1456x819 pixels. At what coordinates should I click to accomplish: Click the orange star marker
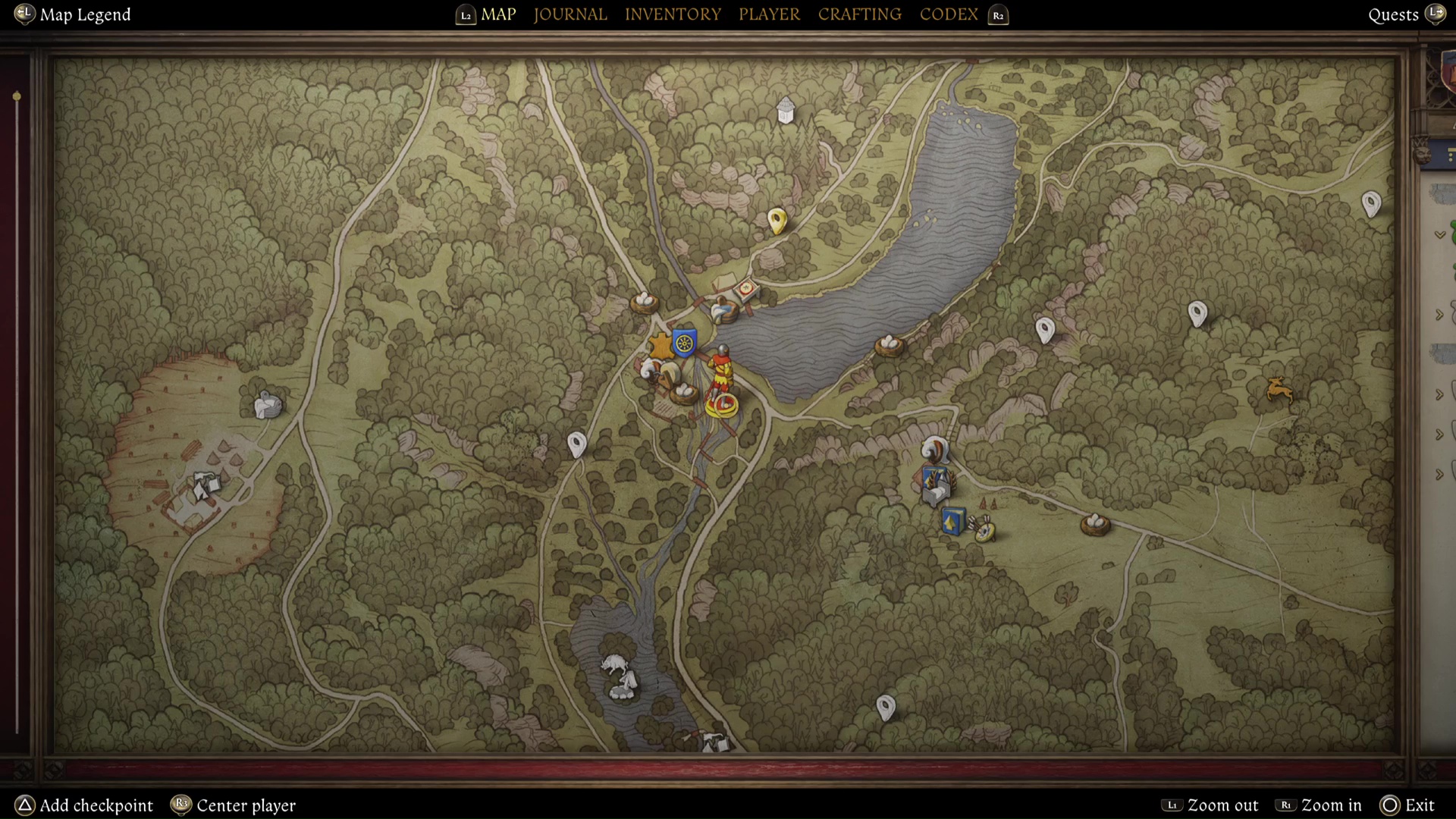pos(661,347)
